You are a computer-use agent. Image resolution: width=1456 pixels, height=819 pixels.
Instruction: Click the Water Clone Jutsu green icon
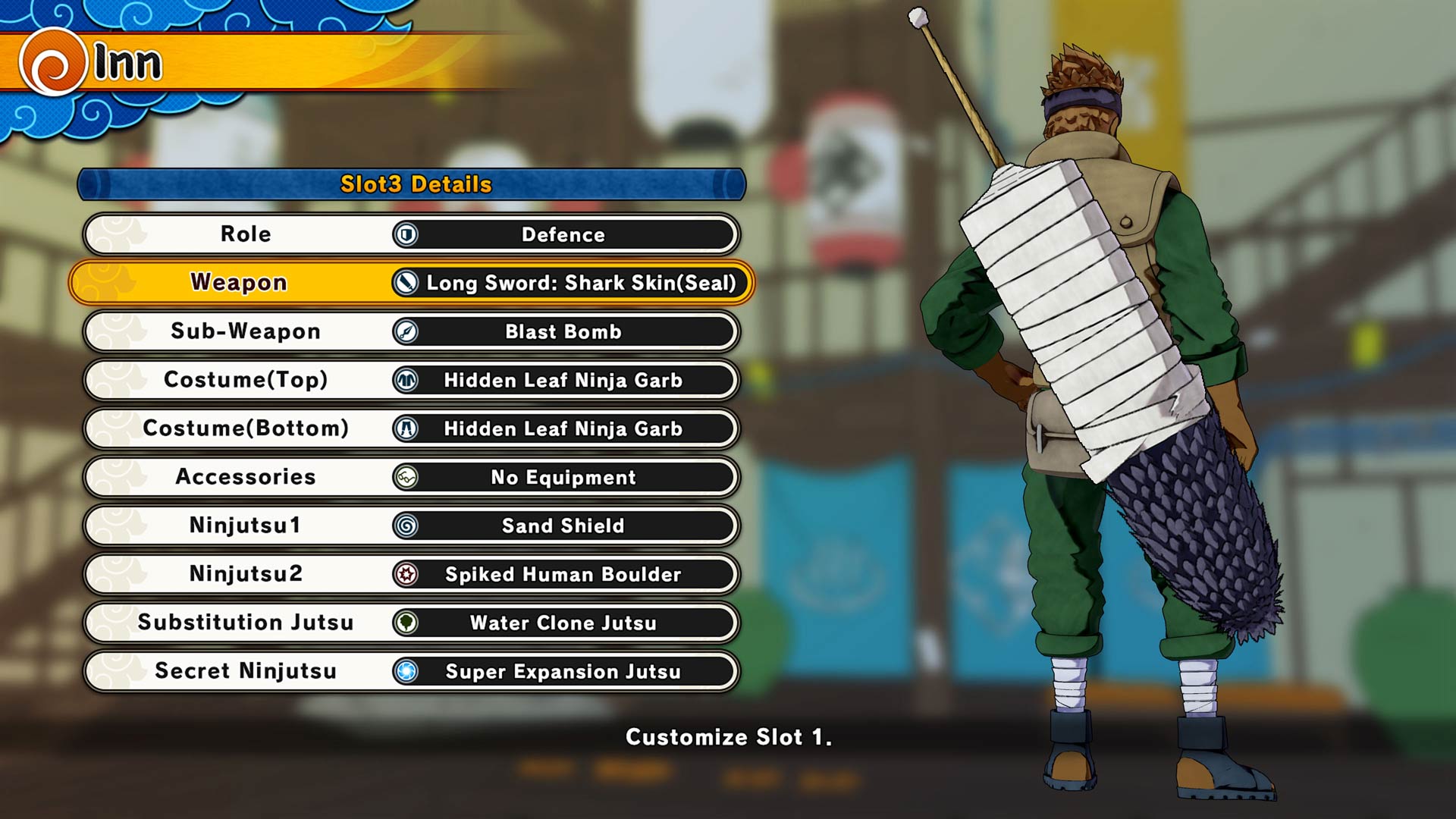click(x=406, y=623)
